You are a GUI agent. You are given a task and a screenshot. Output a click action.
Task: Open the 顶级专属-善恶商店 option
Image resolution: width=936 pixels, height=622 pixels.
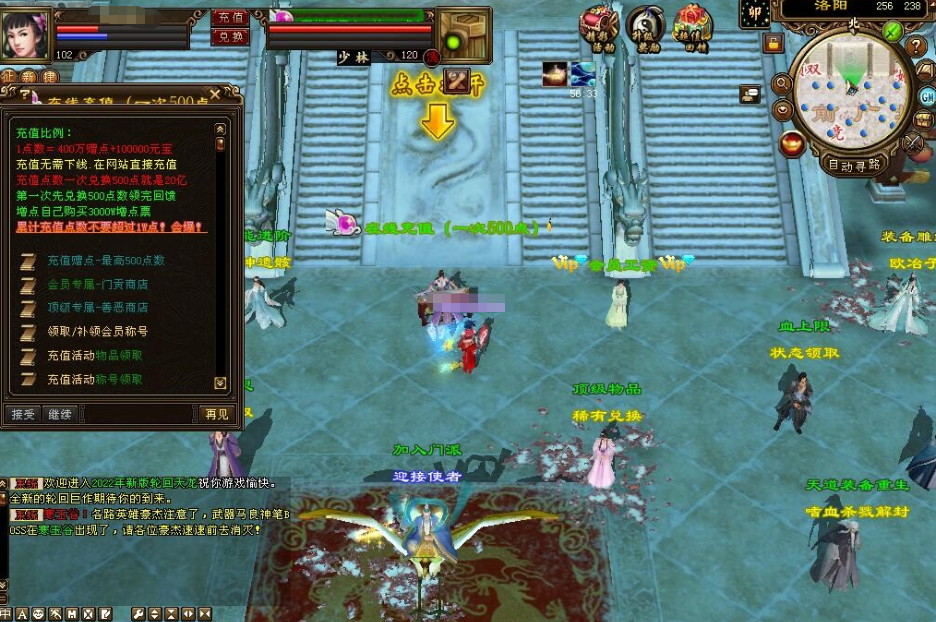click(x=98, y=307)
